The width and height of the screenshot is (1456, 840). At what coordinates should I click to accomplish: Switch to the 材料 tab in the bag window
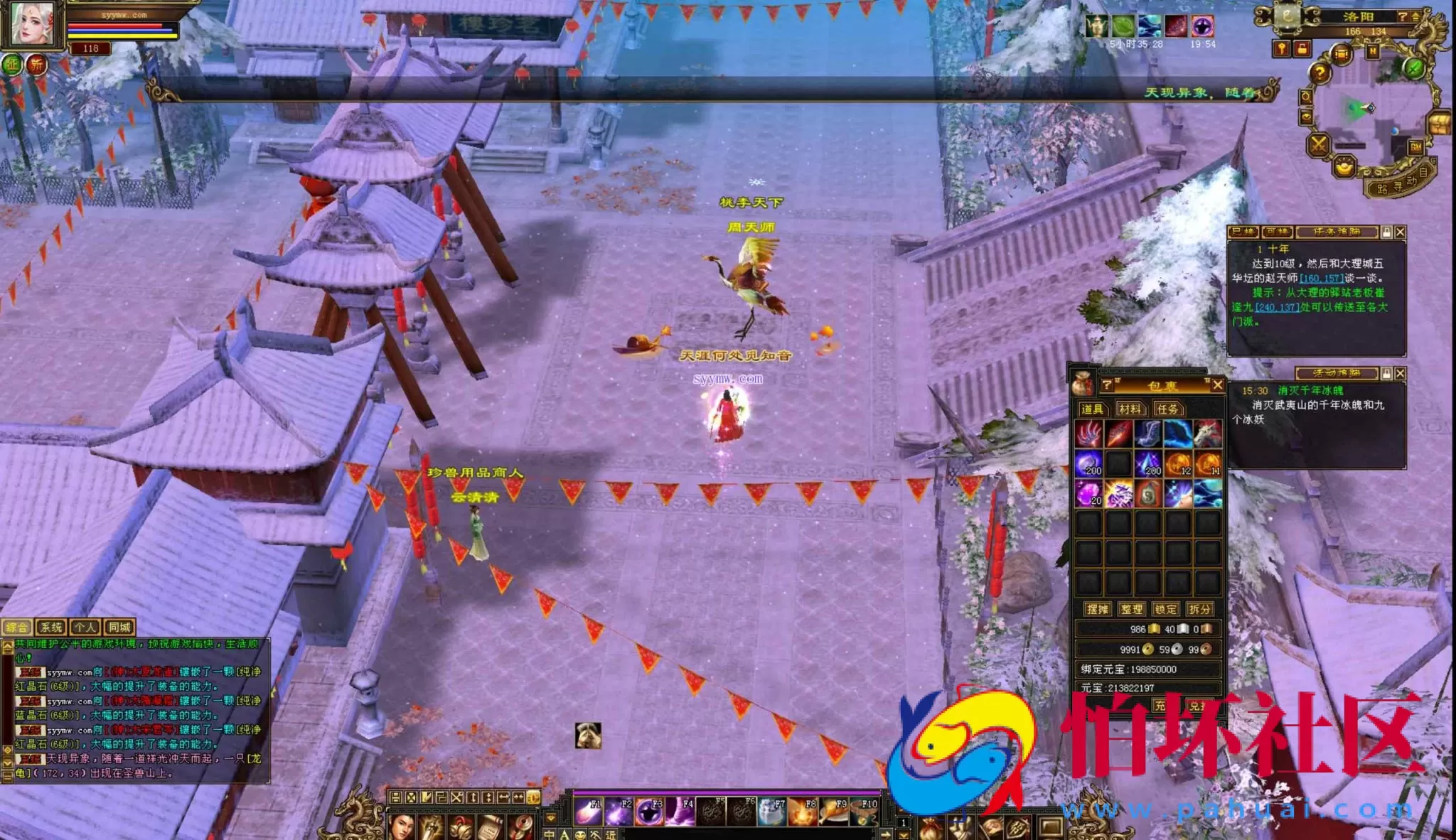tap(1130, 409)
